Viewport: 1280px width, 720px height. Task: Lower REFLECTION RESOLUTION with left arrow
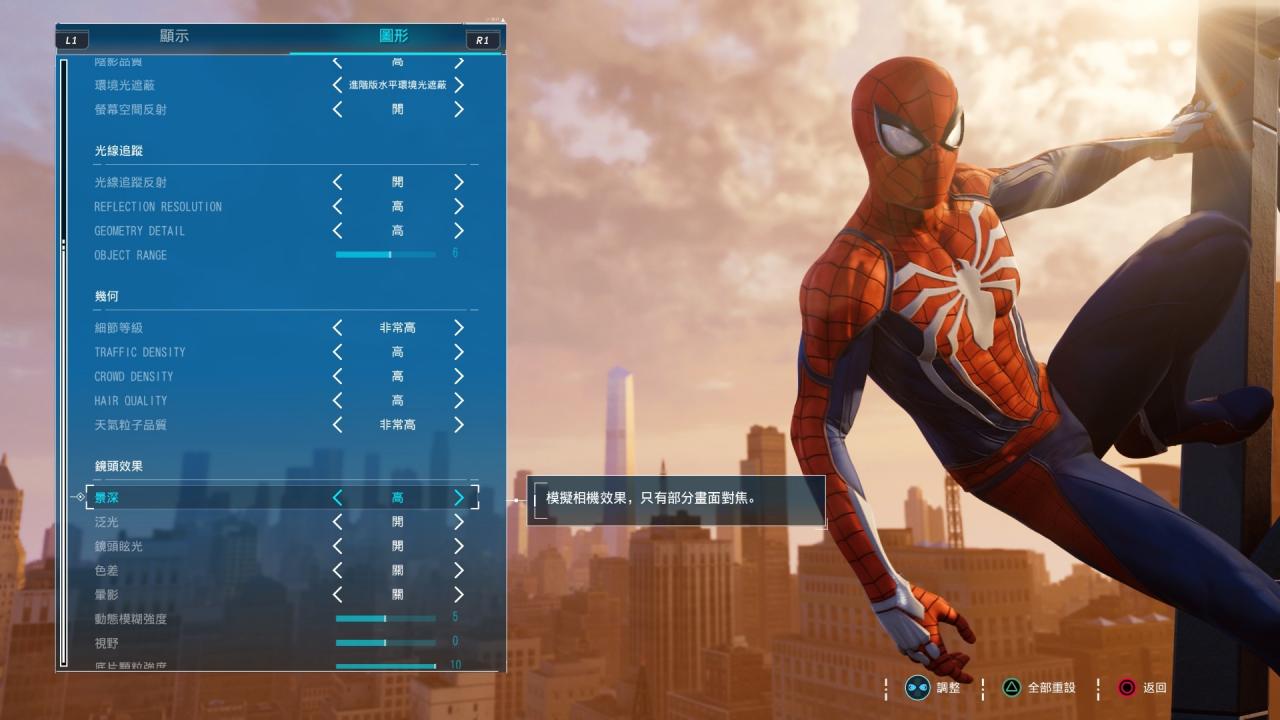pyautogui.click(x=338, y=206)
